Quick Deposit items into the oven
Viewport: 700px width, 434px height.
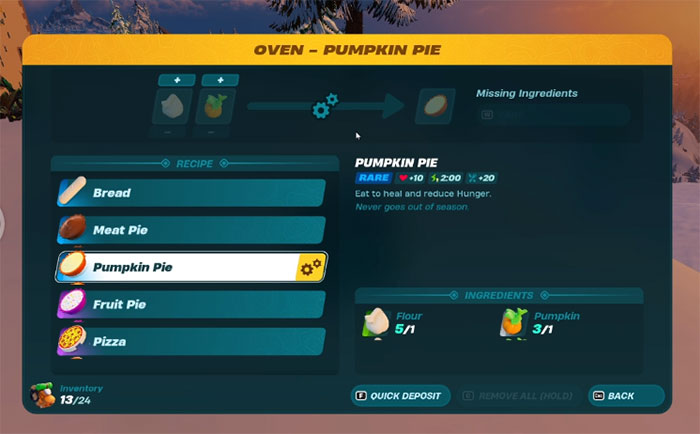point(398,396)
